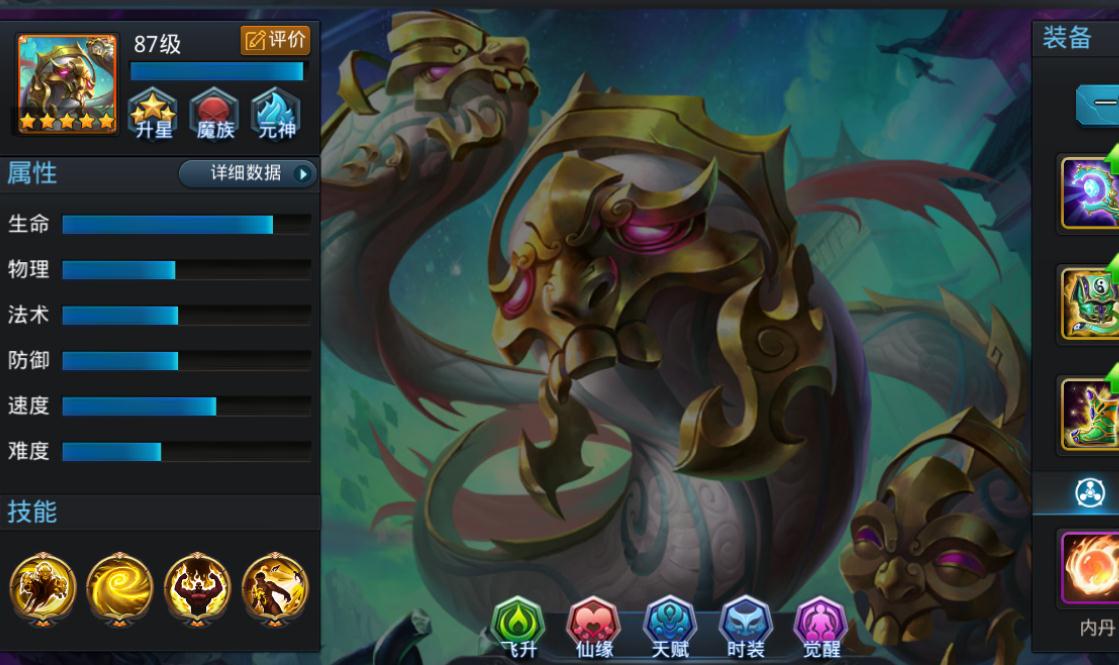Select the purple orb staff equipment slot
The width and height of the screenshot is (1119, 665).
point(1089,192)
